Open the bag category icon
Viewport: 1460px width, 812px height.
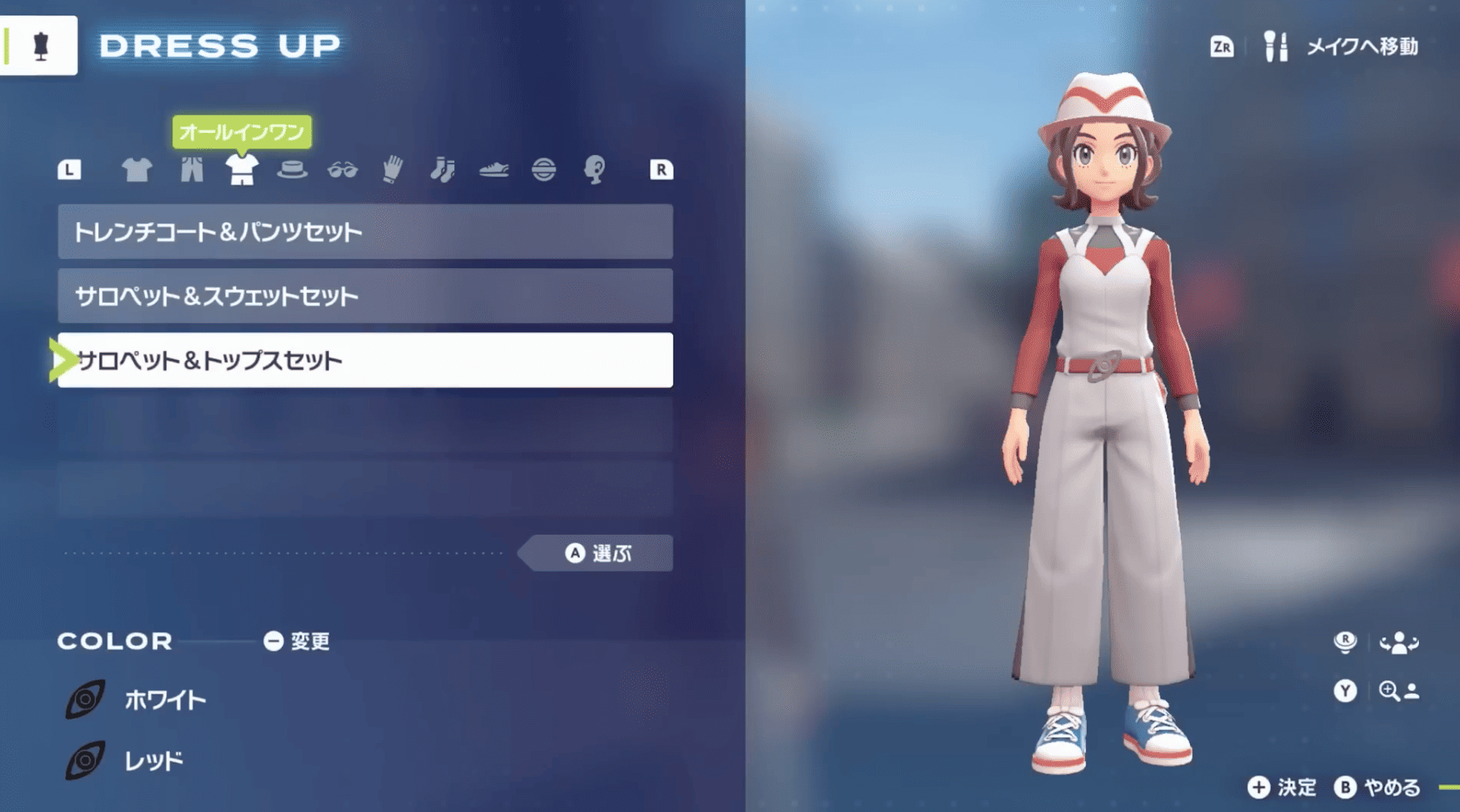[x=545, y=170]
